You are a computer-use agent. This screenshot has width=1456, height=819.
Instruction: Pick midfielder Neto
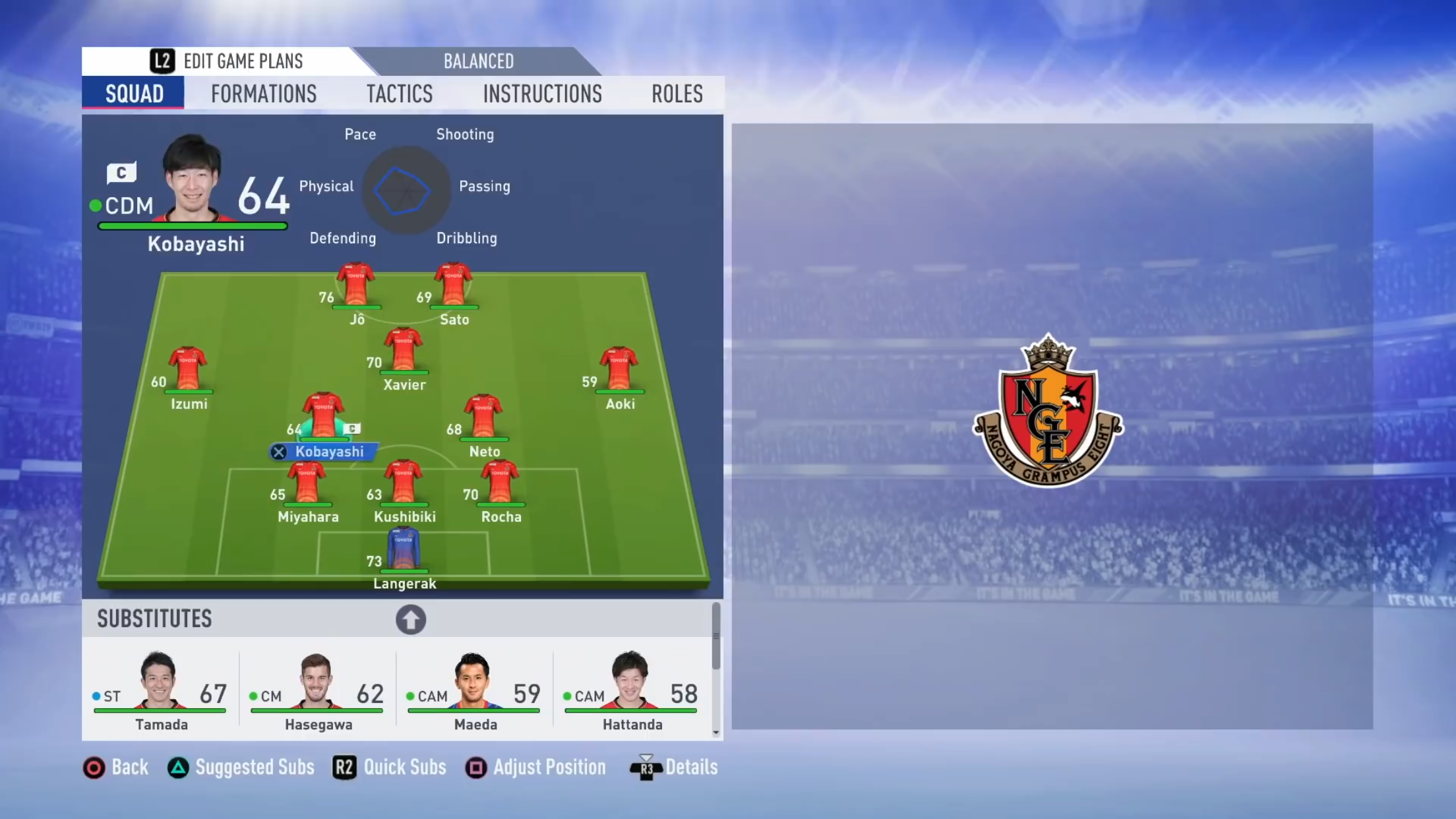click(484, 416)
